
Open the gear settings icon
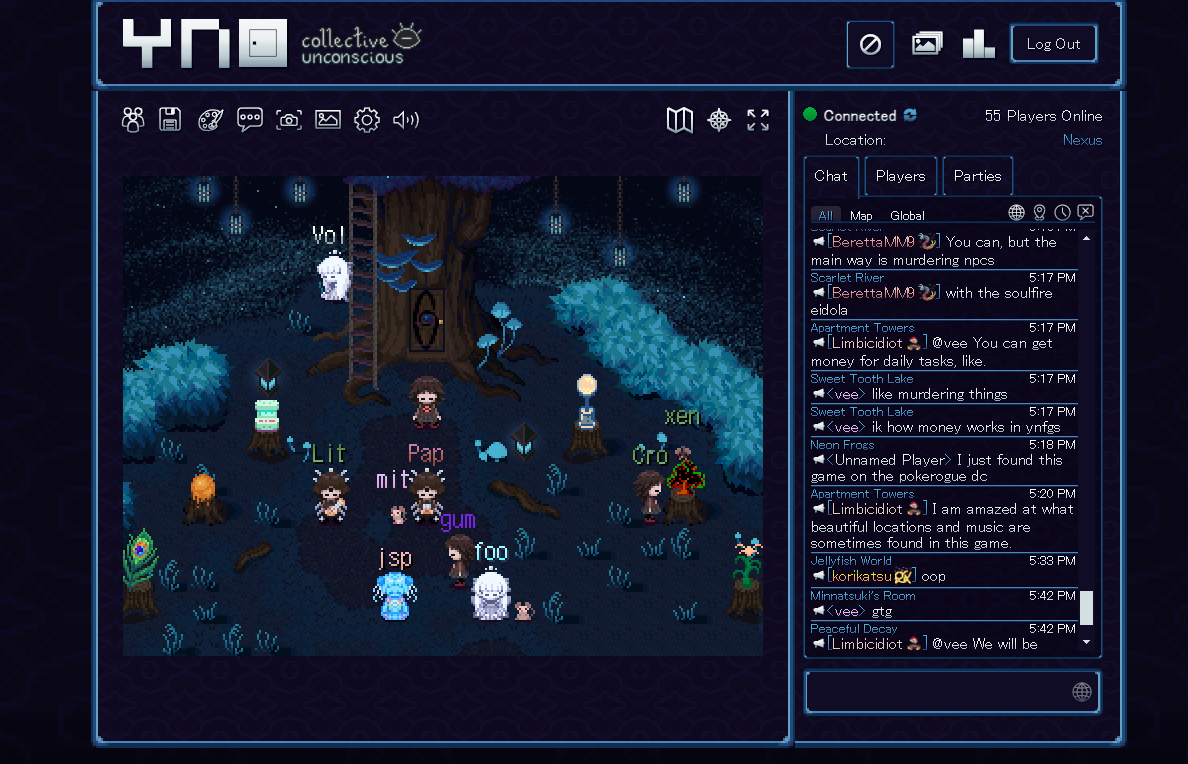[367, 120]
